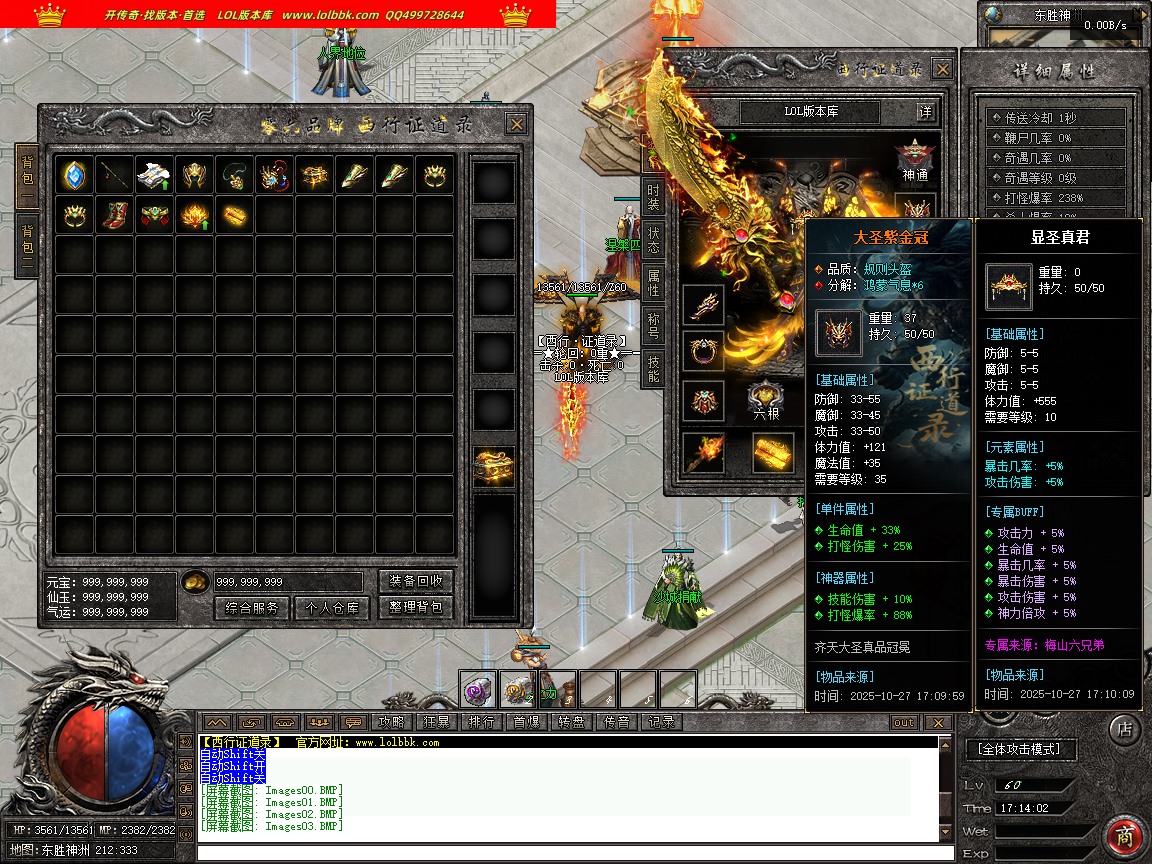Close the inventory bag window
Image resolution: width=1152 pixels, height=864 pixels.
click(516, 124)
